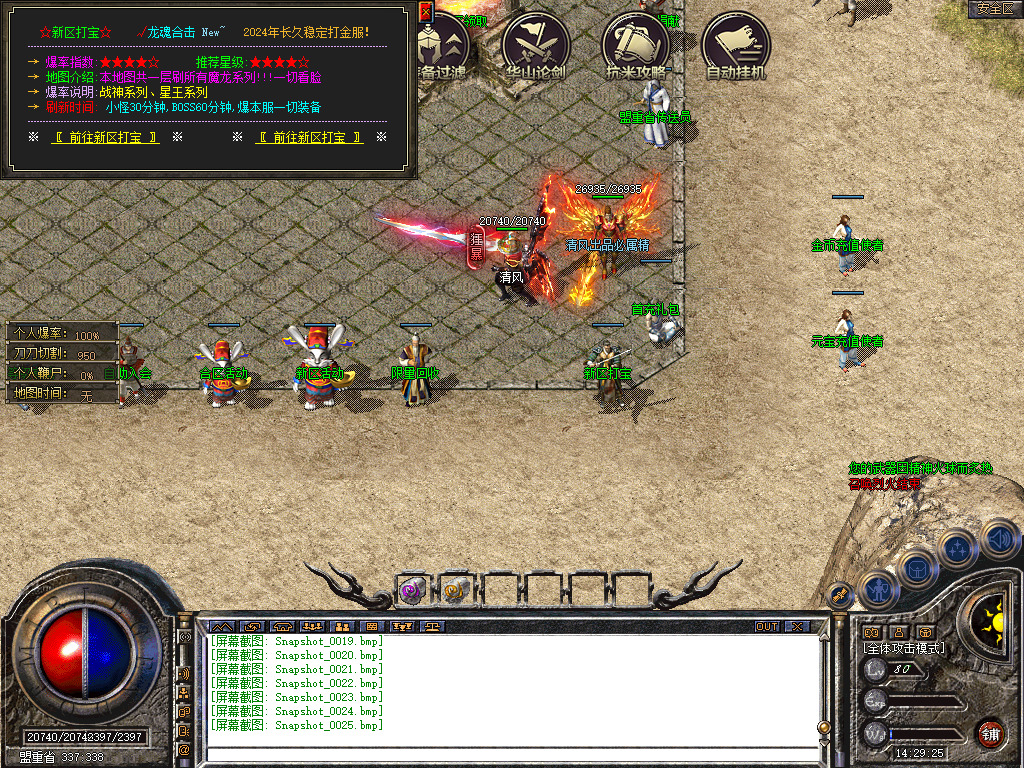Image resolution: width=1024 pixels, height=768 pixels.
Task: Open the skills sparkle round button
Action: (x=958, y=547)
